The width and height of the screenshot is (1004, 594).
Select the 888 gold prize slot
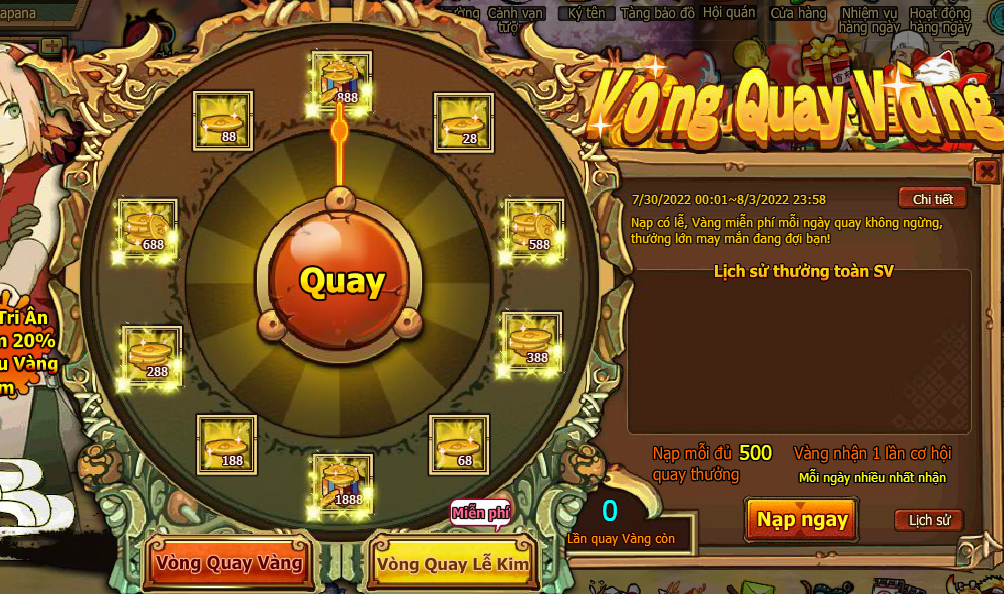tap(341, 81)
